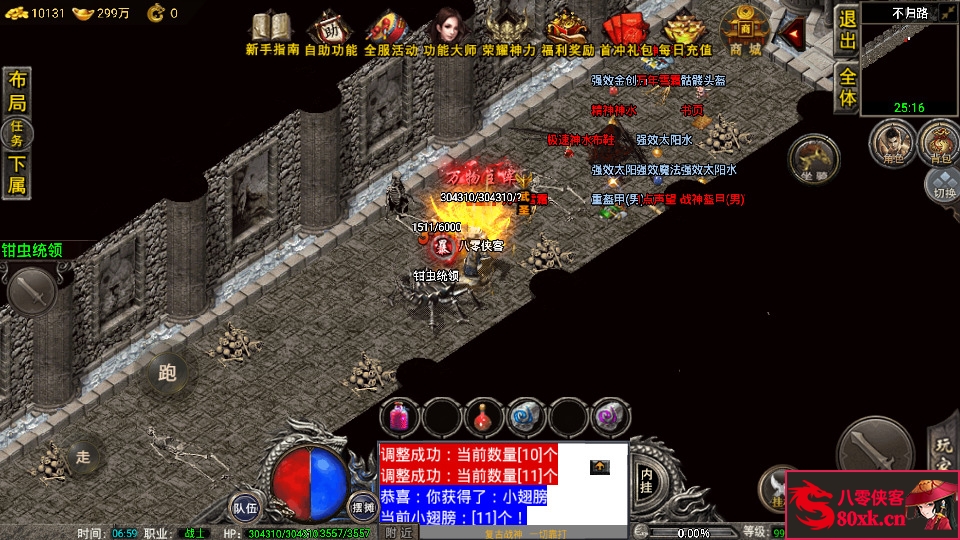The image size is (960, 540).
Task: Open the 队伍 team panel
Action: pos(246,507)
